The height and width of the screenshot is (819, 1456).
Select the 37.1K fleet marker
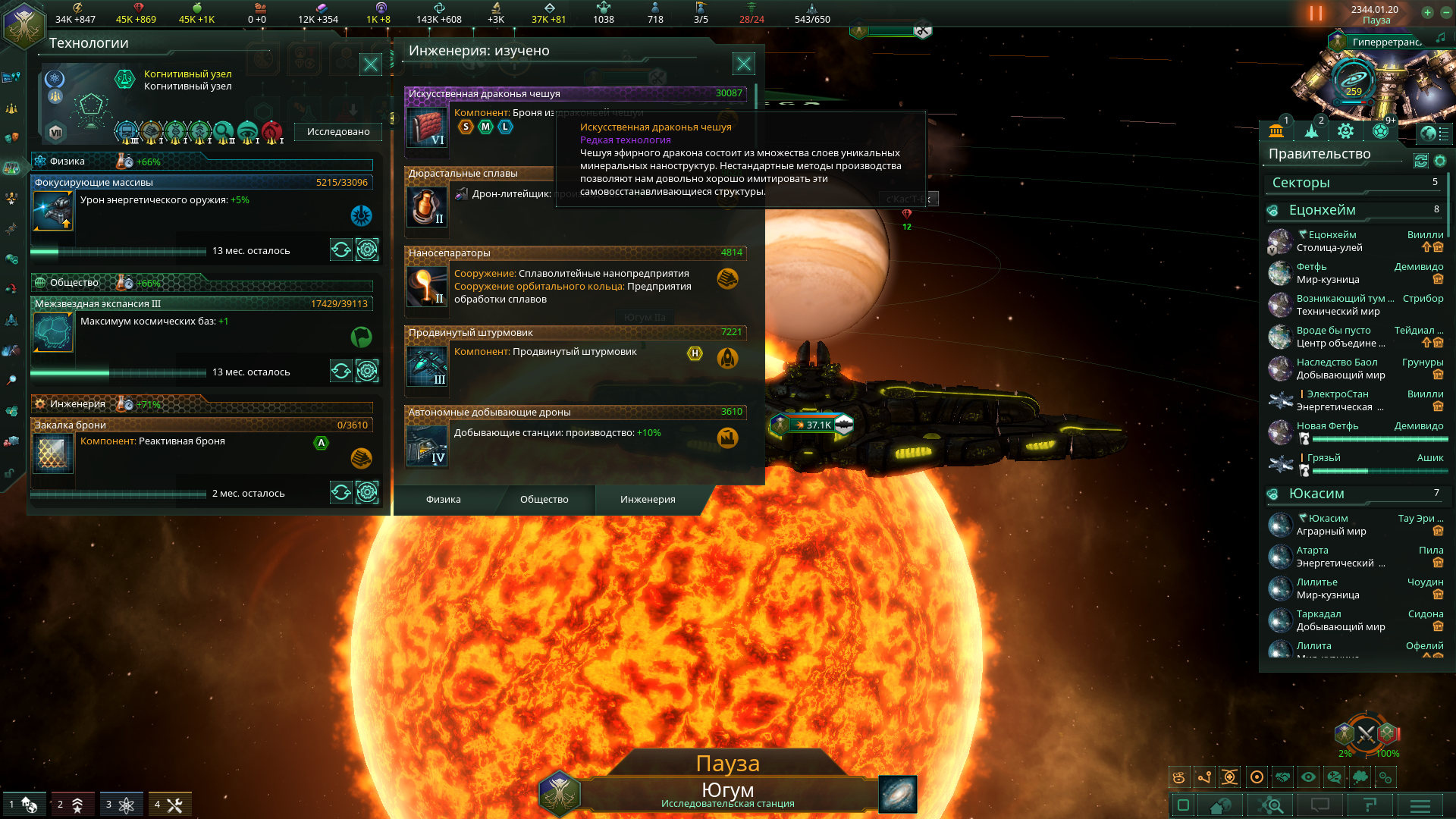point(812,425)
